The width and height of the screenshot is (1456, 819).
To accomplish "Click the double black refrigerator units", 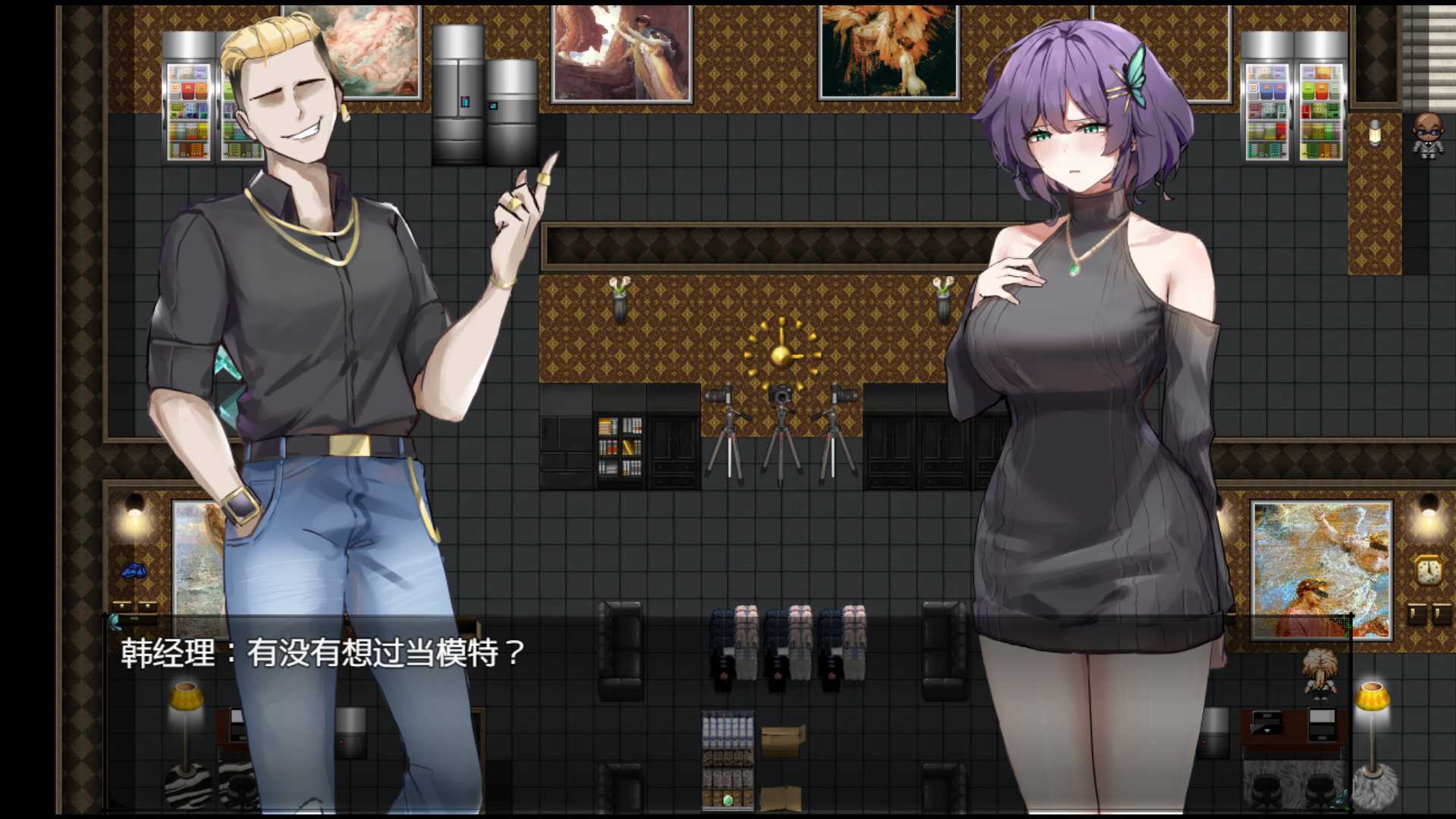I will tap(483, 91).
